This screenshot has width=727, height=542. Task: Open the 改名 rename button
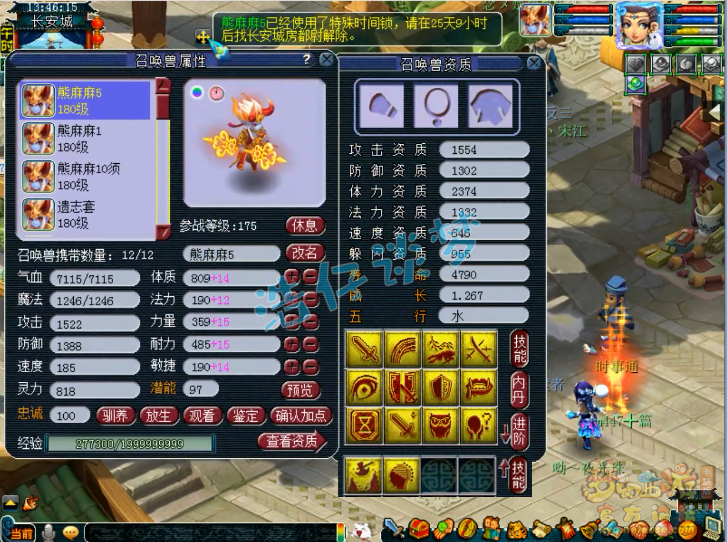(x=304, y=253)
